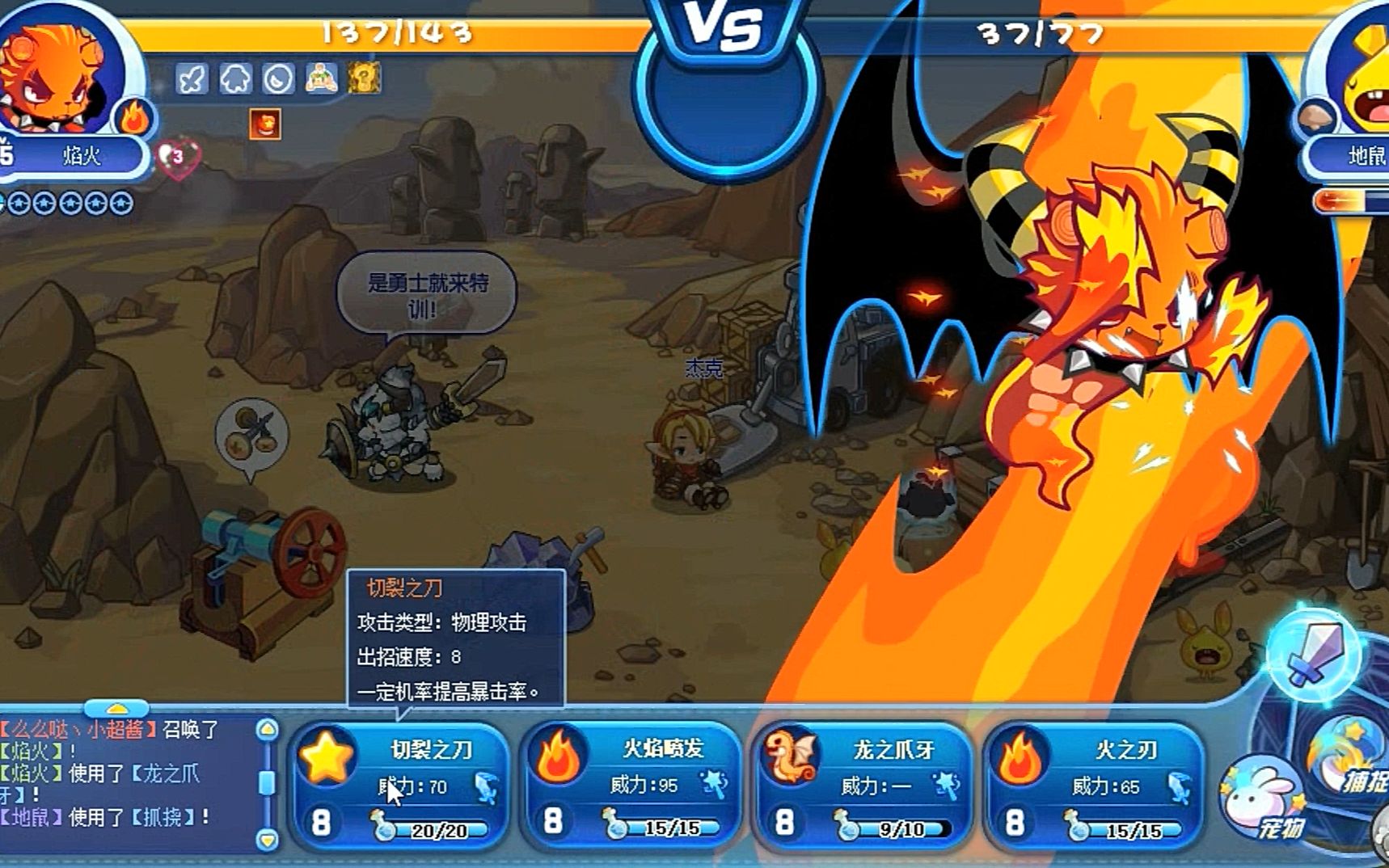Activate the 火之刃 skill
Viewport: 1389px width, 868px height.
click(1093, 784)
